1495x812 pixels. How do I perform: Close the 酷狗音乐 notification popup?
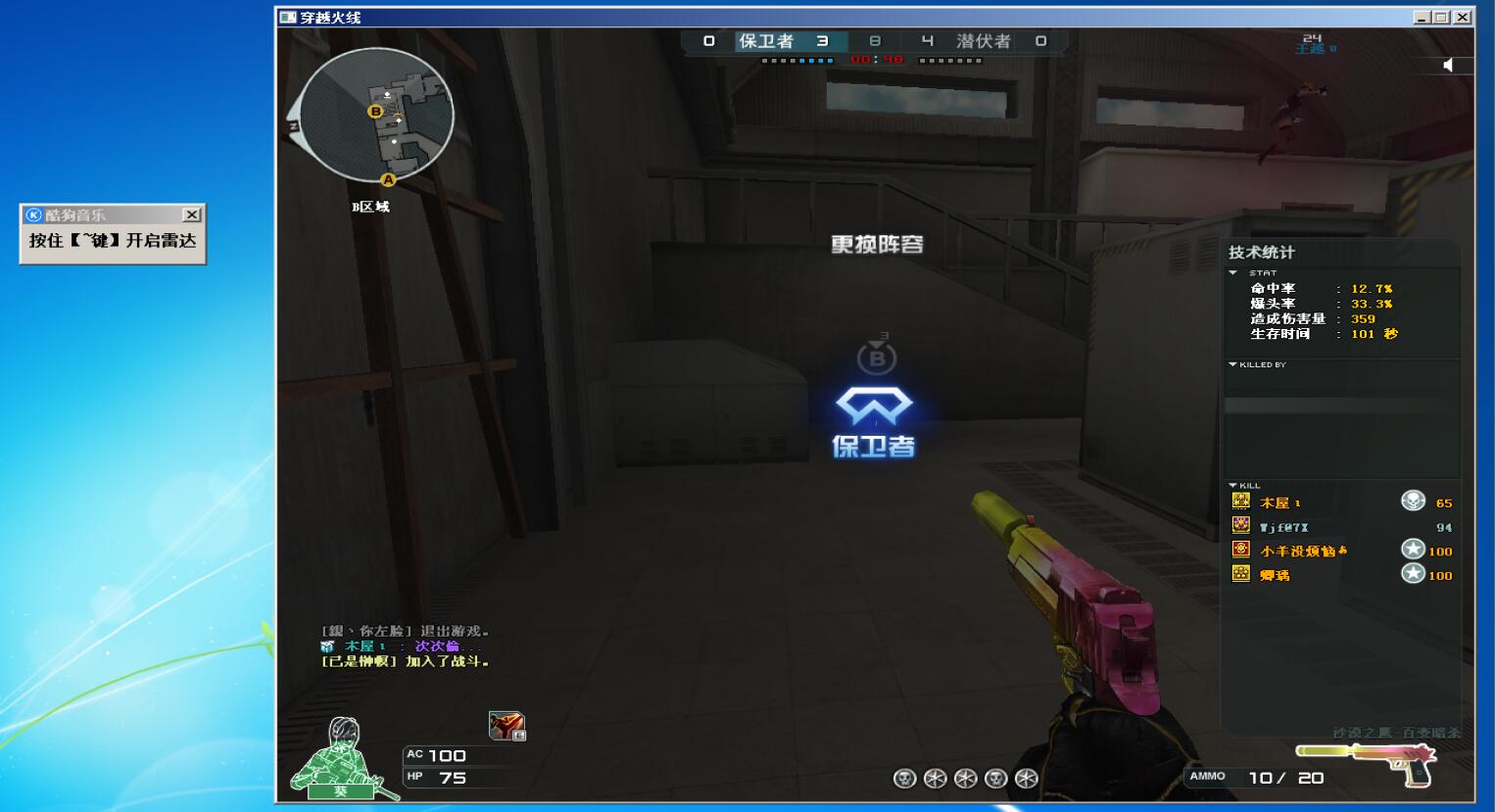(x=192, y=214)
